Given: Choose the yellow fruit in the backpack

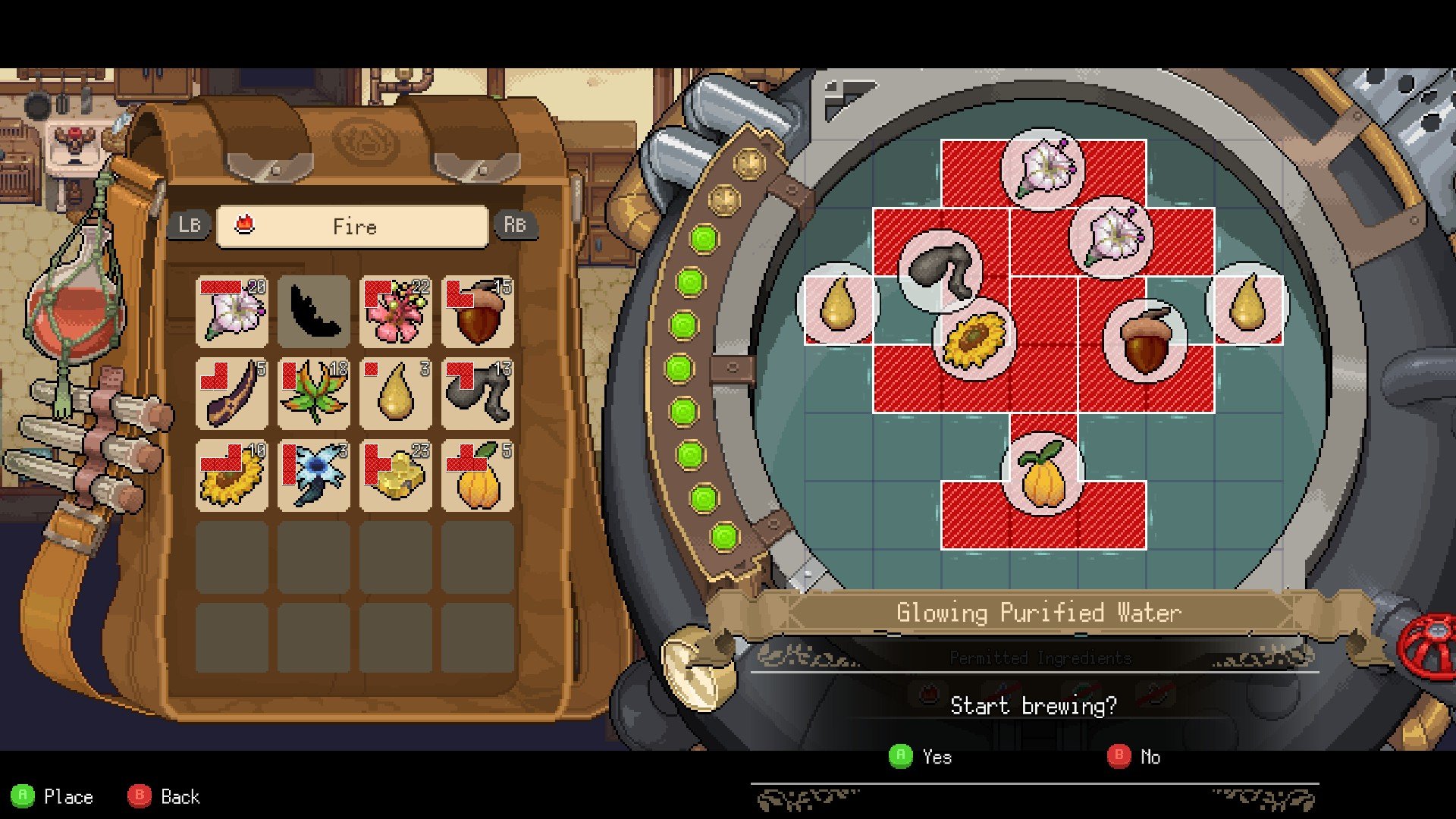Looking at the screenshot, I should (478, 475).
